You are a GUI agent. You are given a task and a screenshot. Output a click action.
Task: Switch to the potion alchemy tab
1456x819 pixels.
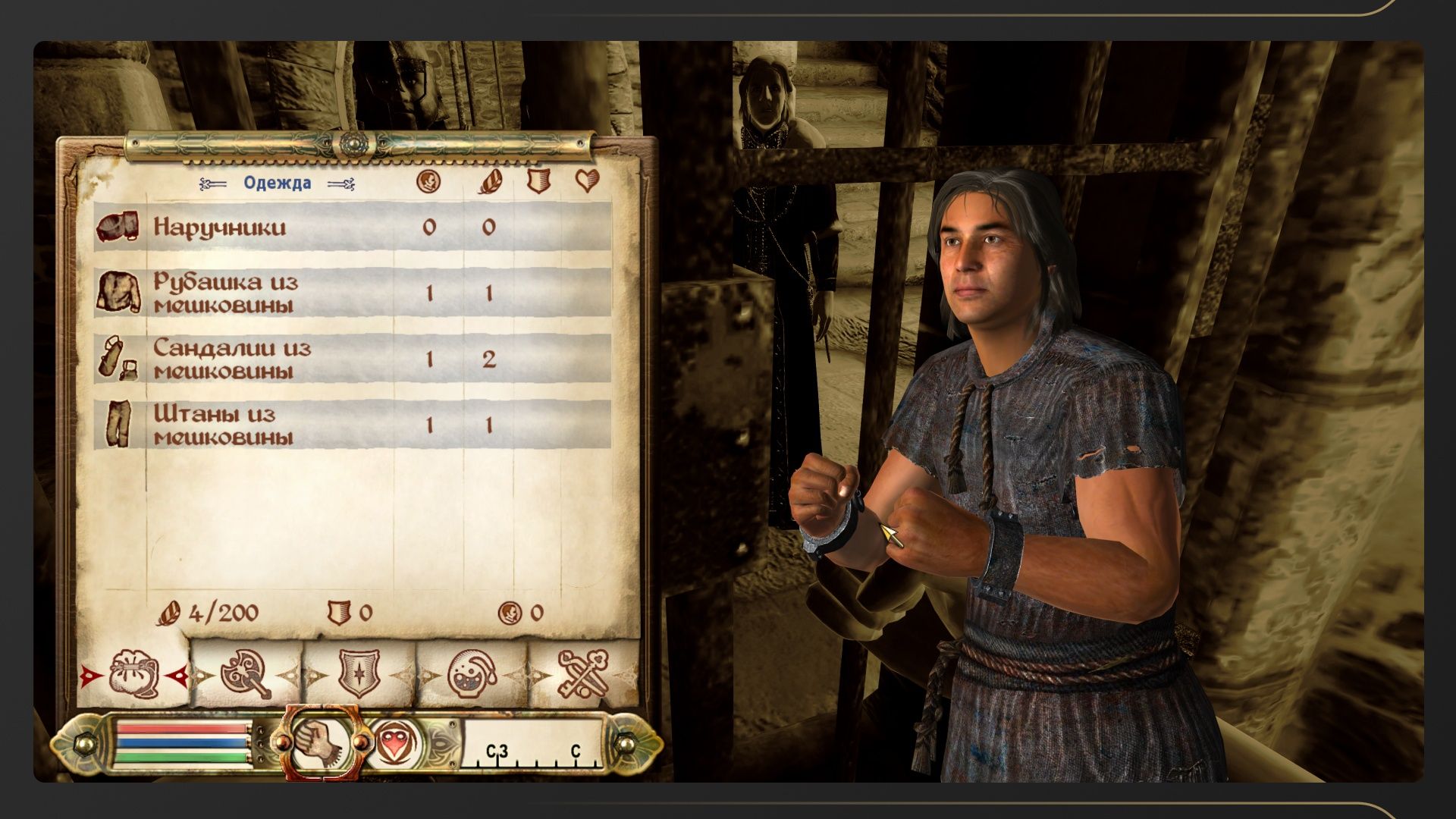[471, 674]
